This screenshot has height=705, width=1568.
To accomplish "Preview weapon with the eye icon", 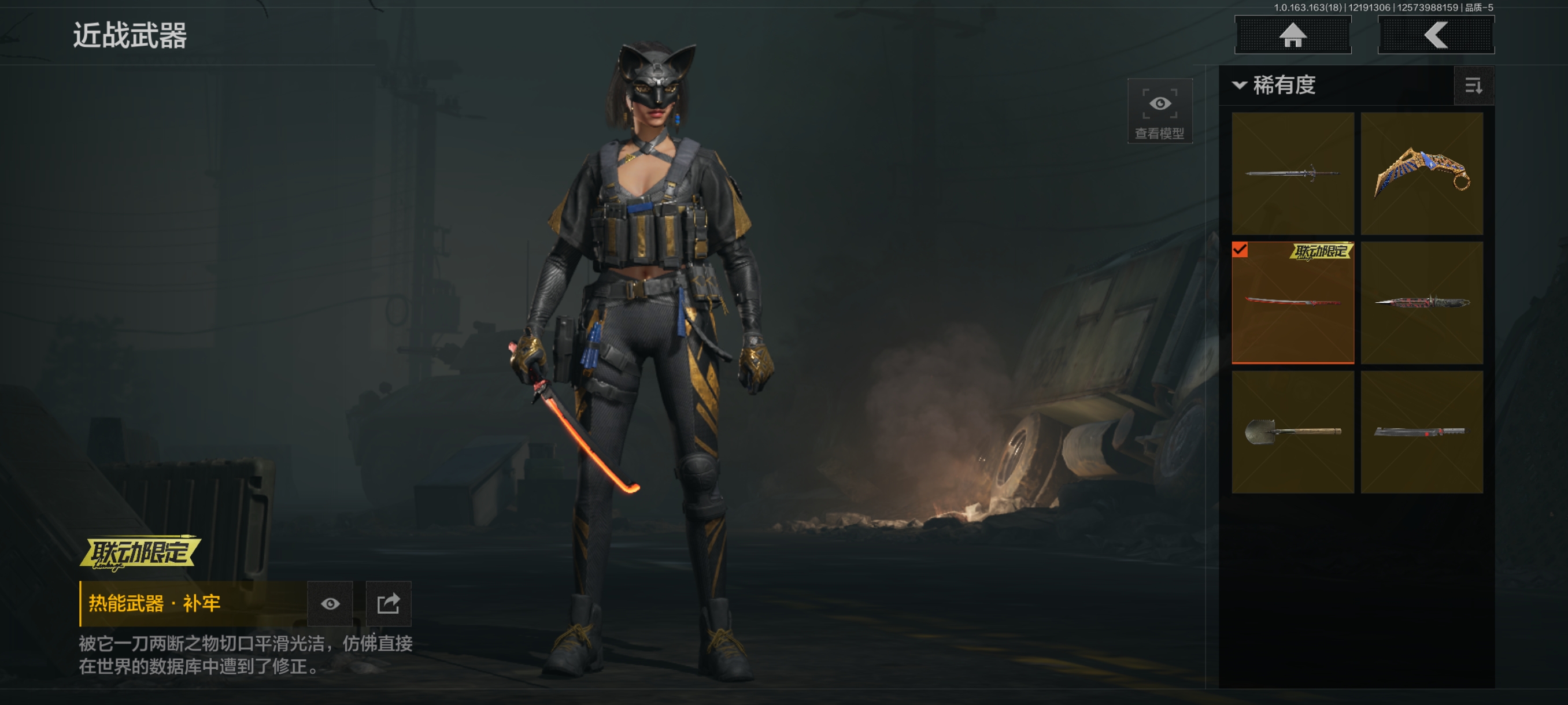I will pyautogui.click(x=330, y=603).
